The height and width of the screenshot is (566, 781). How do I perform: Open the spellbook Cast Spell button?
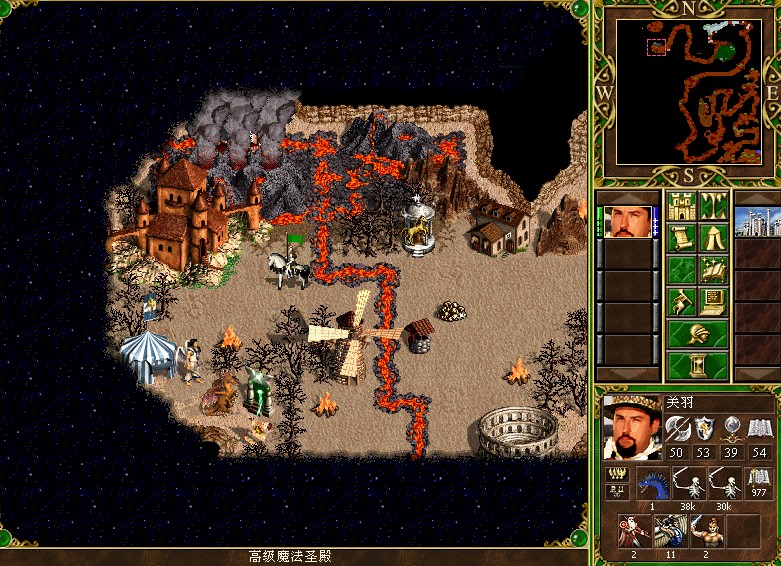pos(714,269)
